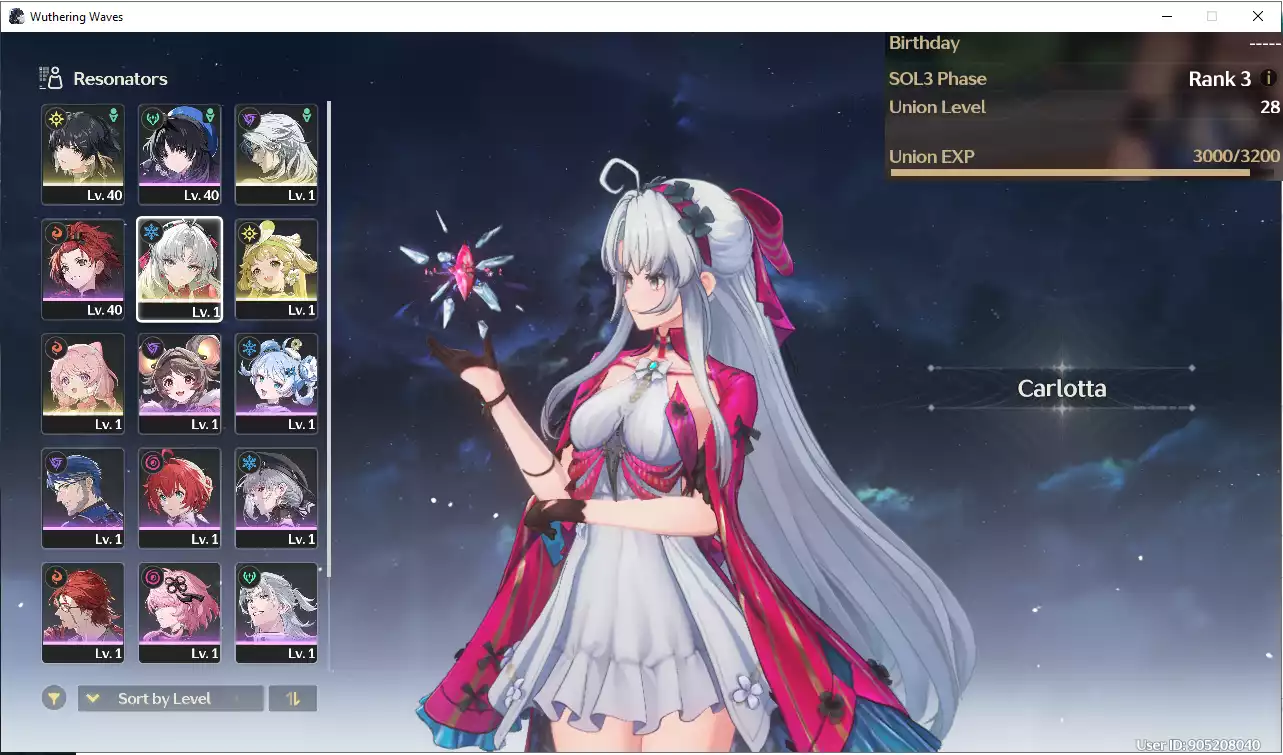The width and height of the screenshot is (1283, 755).
Task: Select white-haired Calcharo at level 1
Action: [276, 155]
